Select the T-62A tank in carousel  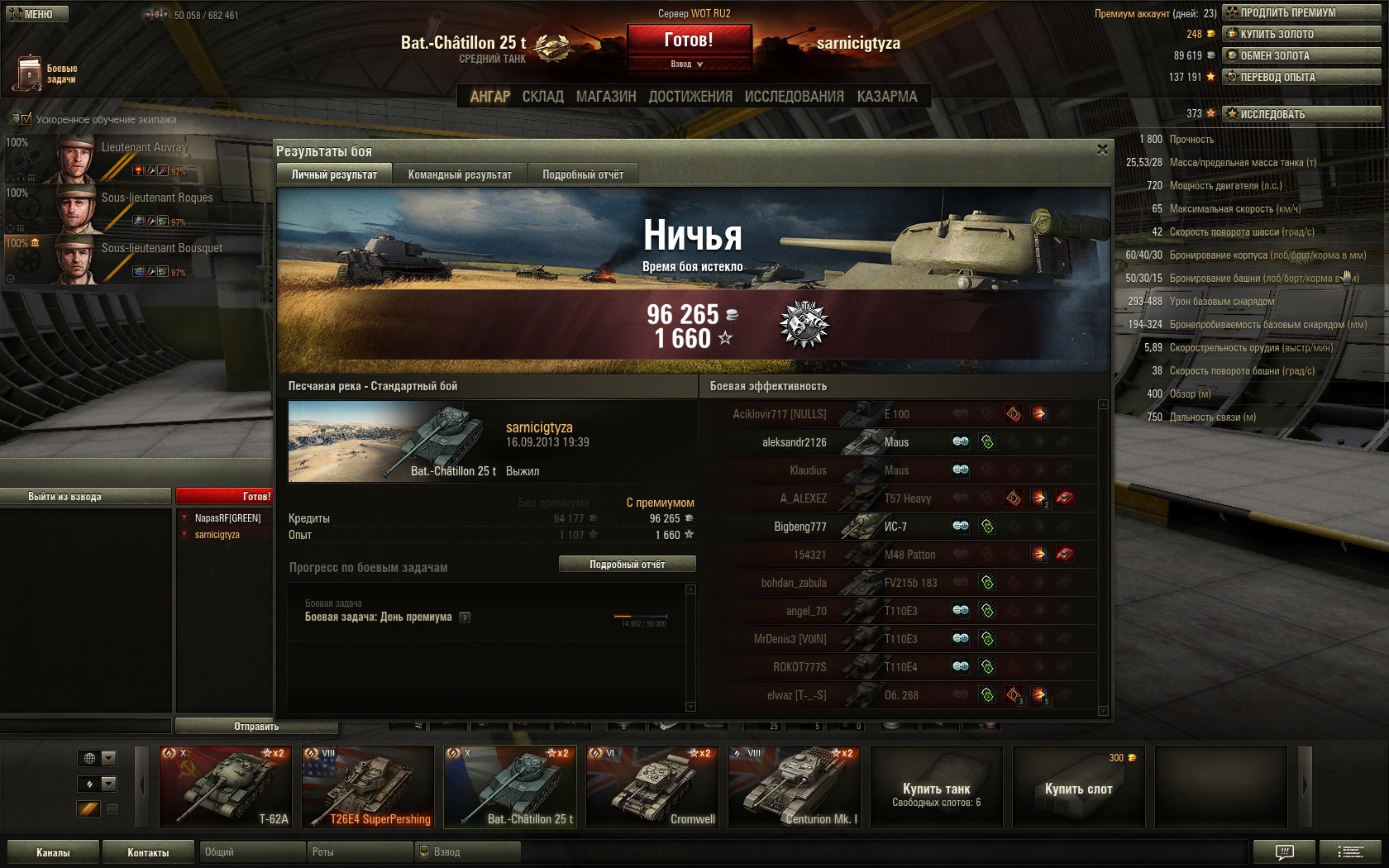click(x=225, y=787)
